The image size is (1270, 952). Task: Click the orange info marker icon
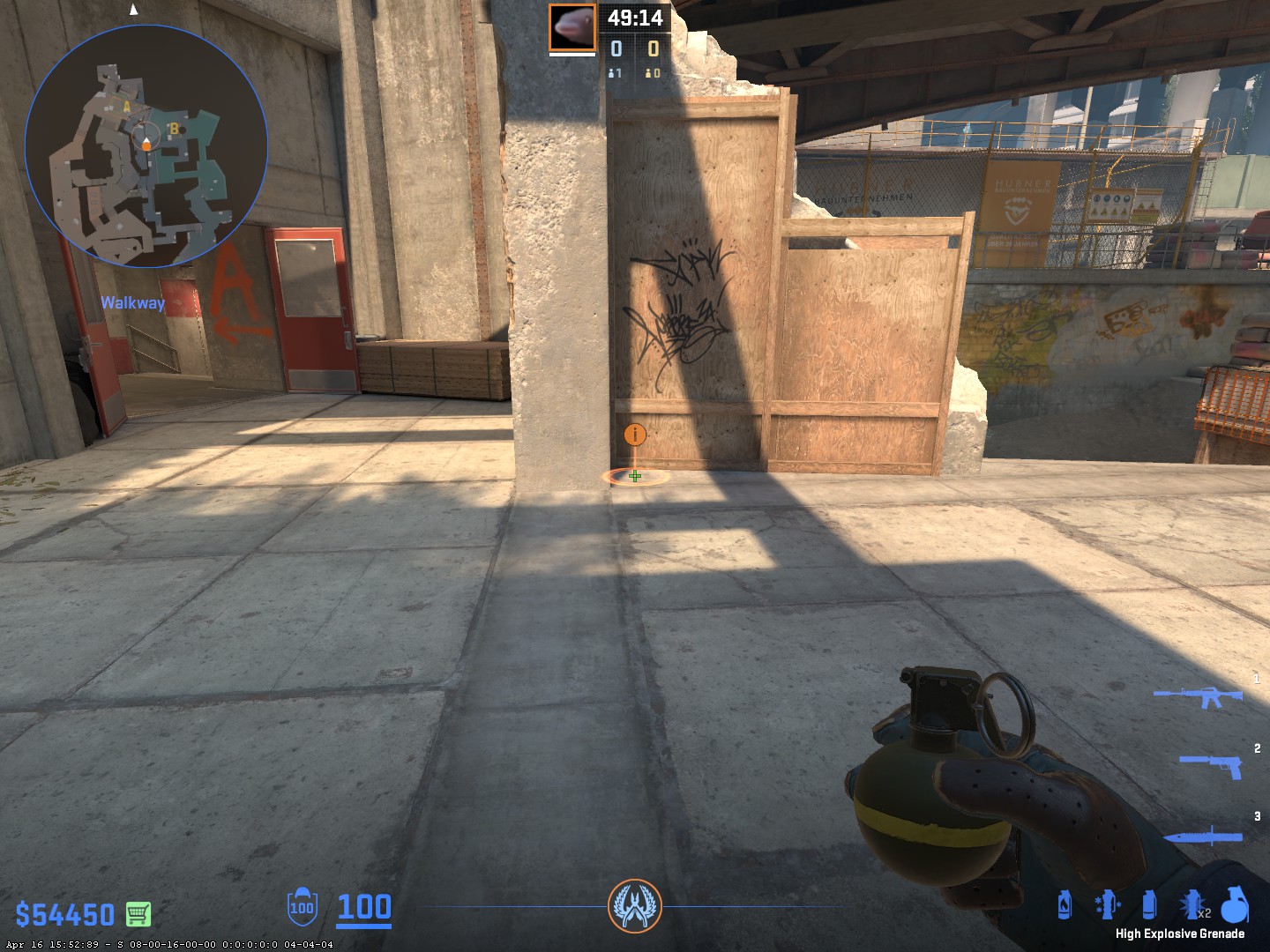pos(635,434)
